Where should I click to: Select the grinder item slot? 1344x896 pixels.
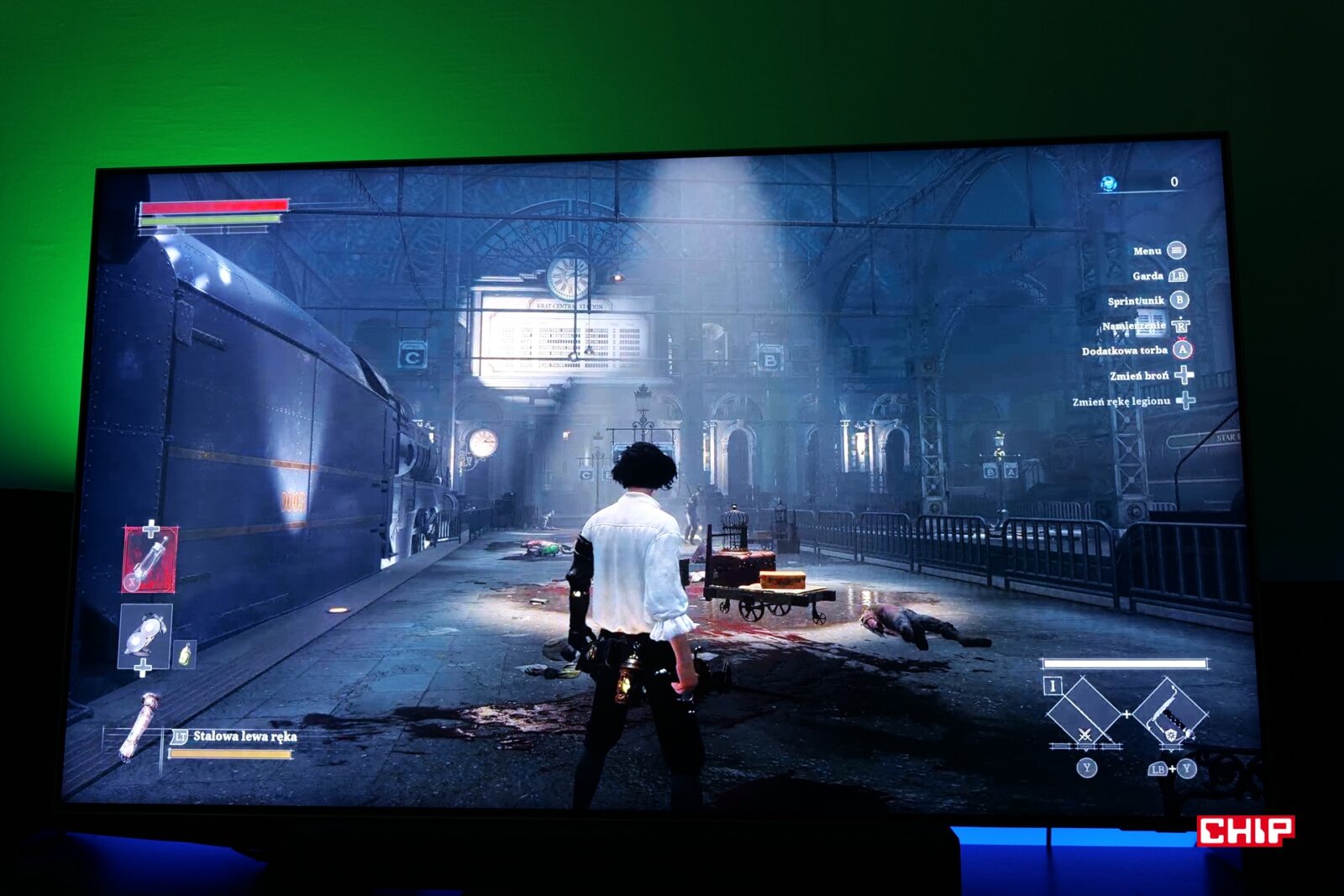(x=145, y=635)
